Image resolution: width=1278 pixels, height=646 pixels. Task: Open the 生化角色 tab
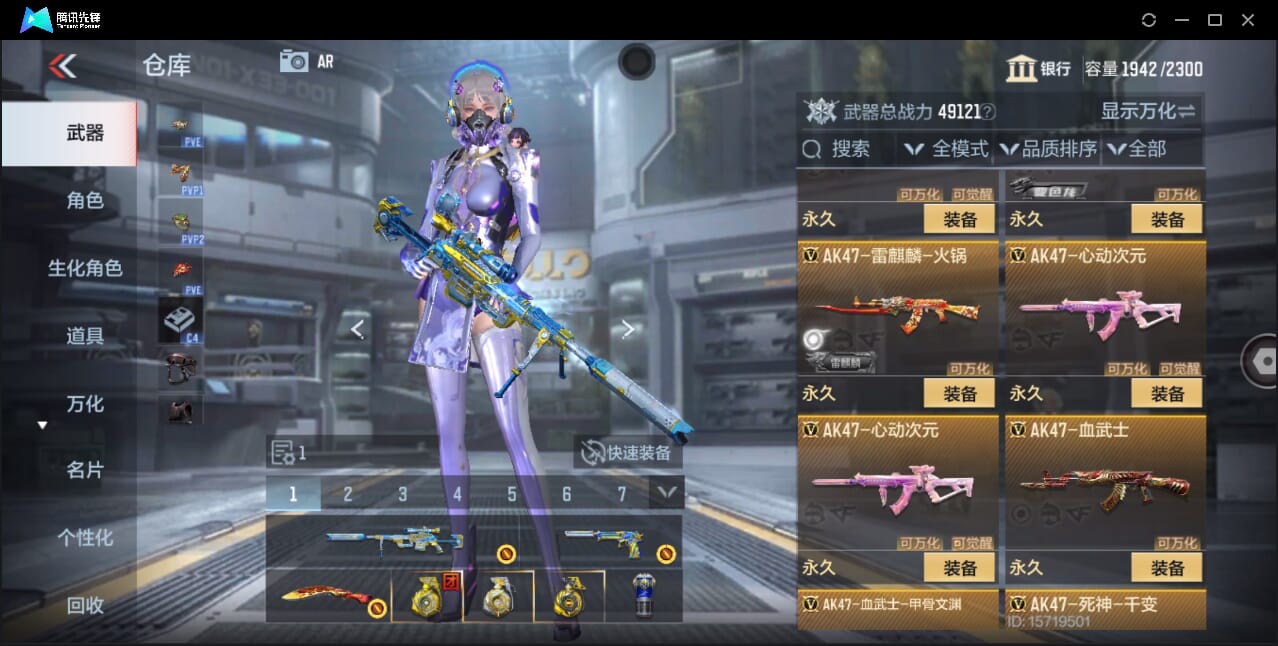84,268
